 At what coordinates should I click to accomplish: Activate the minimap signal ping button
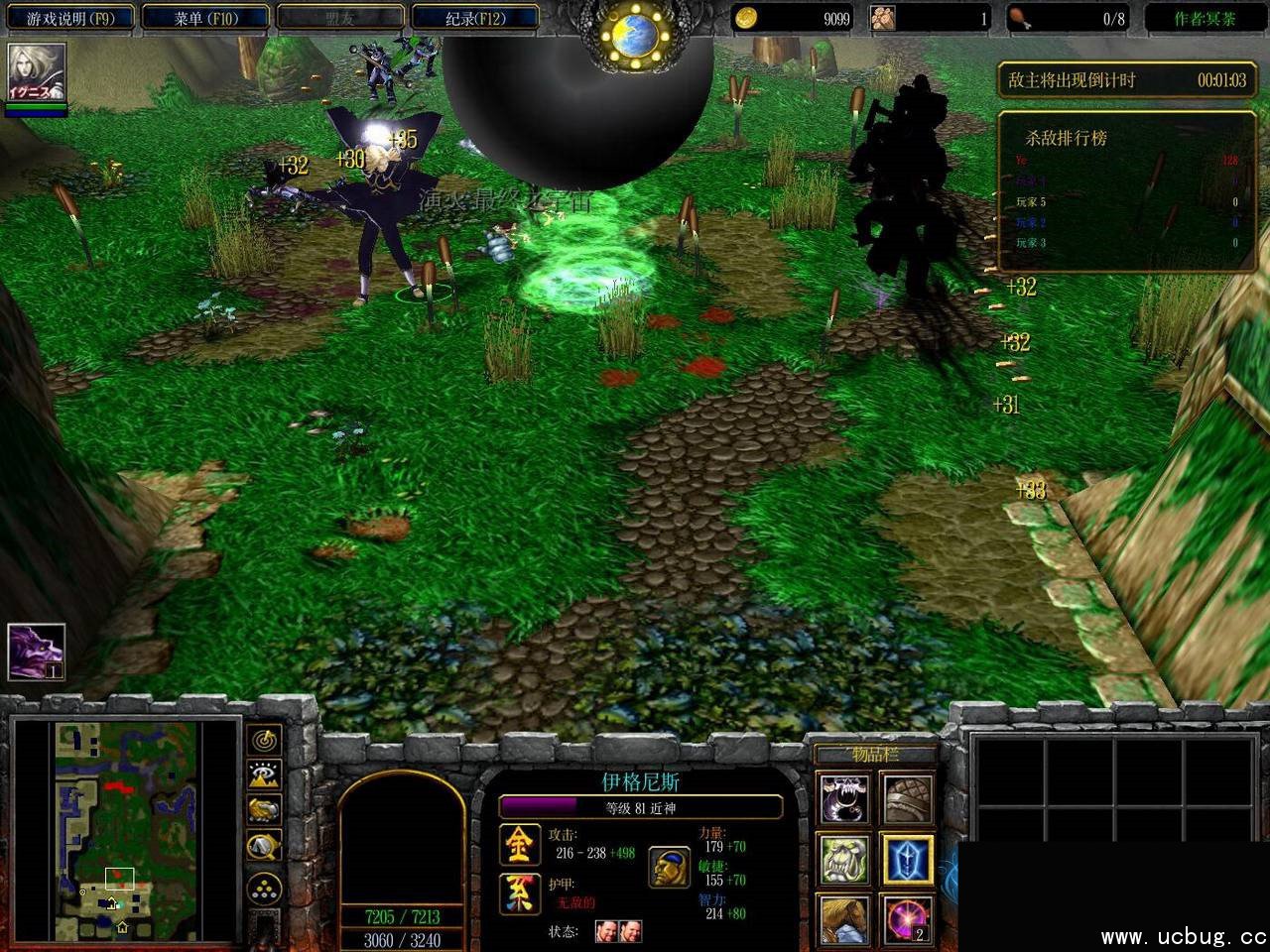tap(265, 741)
